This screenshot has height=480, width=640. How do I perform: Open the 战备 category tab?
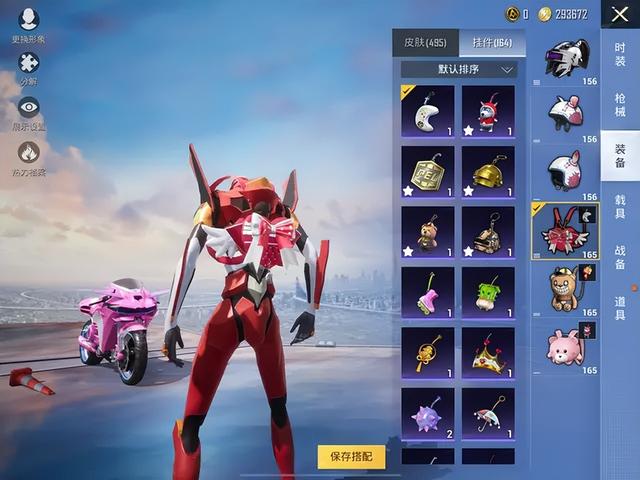tap(620, 258)
